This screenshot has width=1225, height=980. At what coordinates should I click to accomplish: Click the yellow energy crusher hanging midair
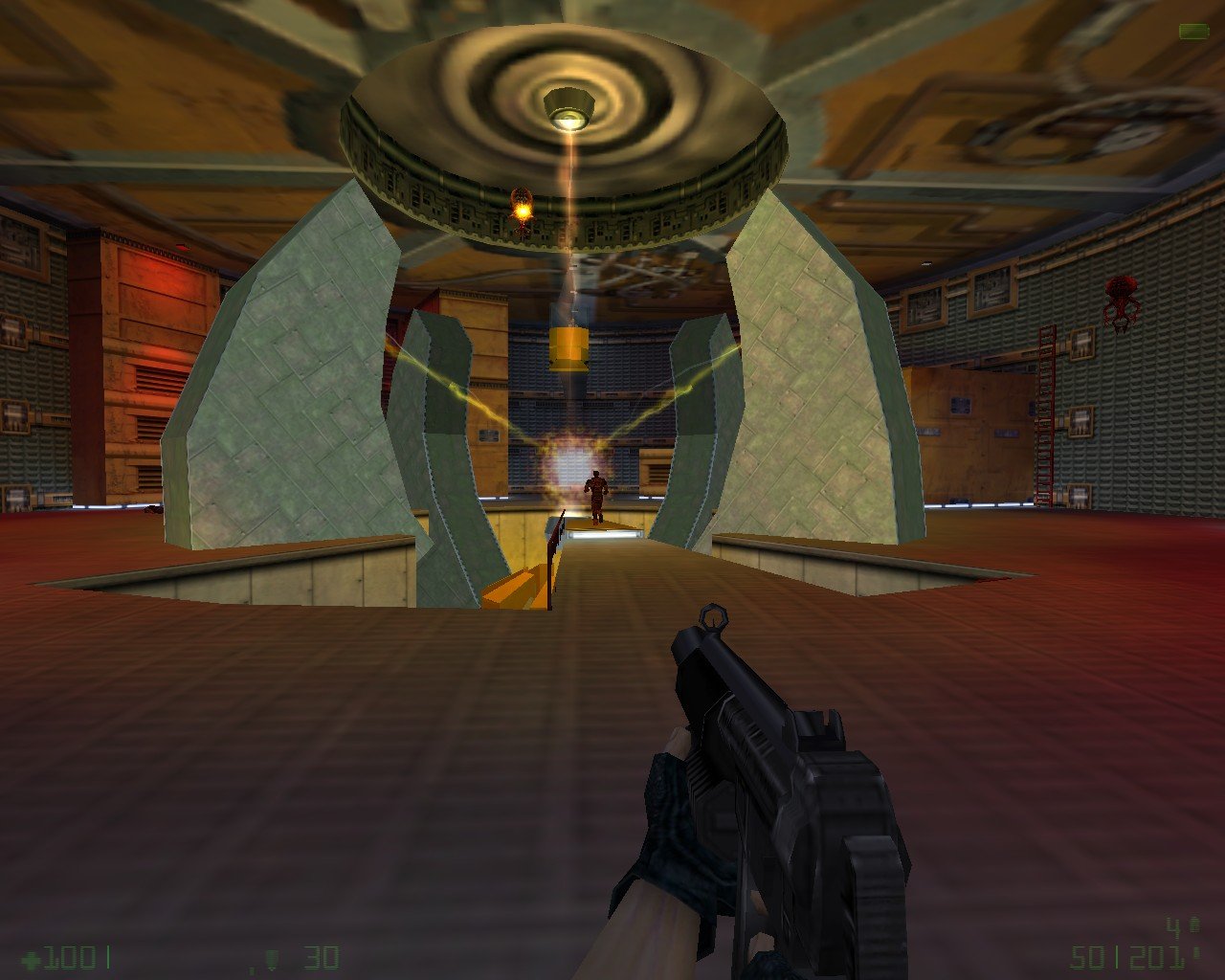tap(571, 350)
